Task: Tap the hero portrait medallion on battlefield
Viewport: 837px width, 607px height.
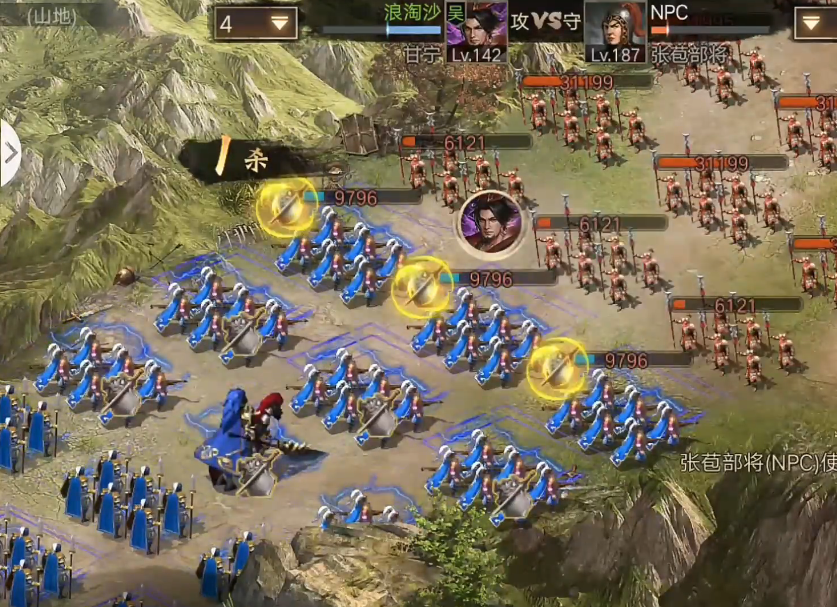Action: pos(490,224)
